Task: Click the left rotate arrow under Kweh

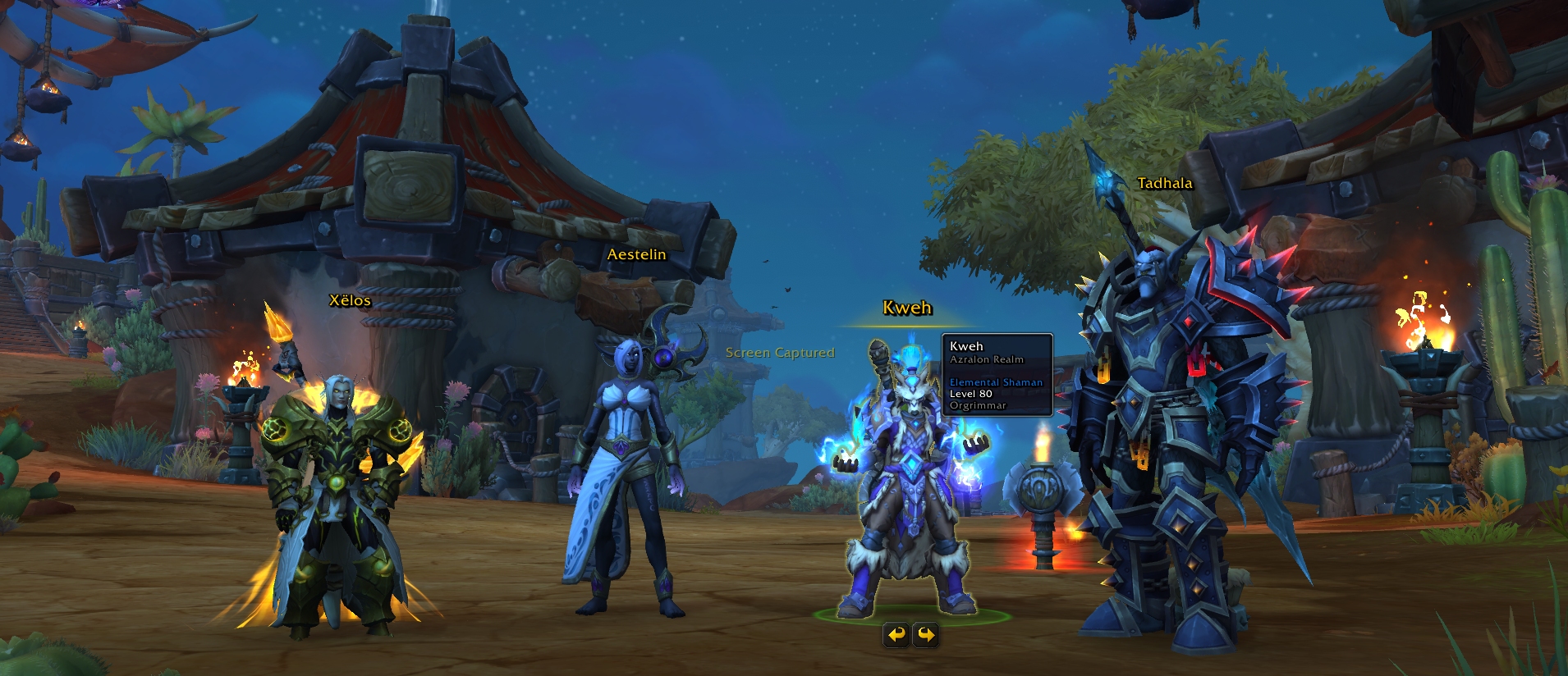Action: pos(896,634)
